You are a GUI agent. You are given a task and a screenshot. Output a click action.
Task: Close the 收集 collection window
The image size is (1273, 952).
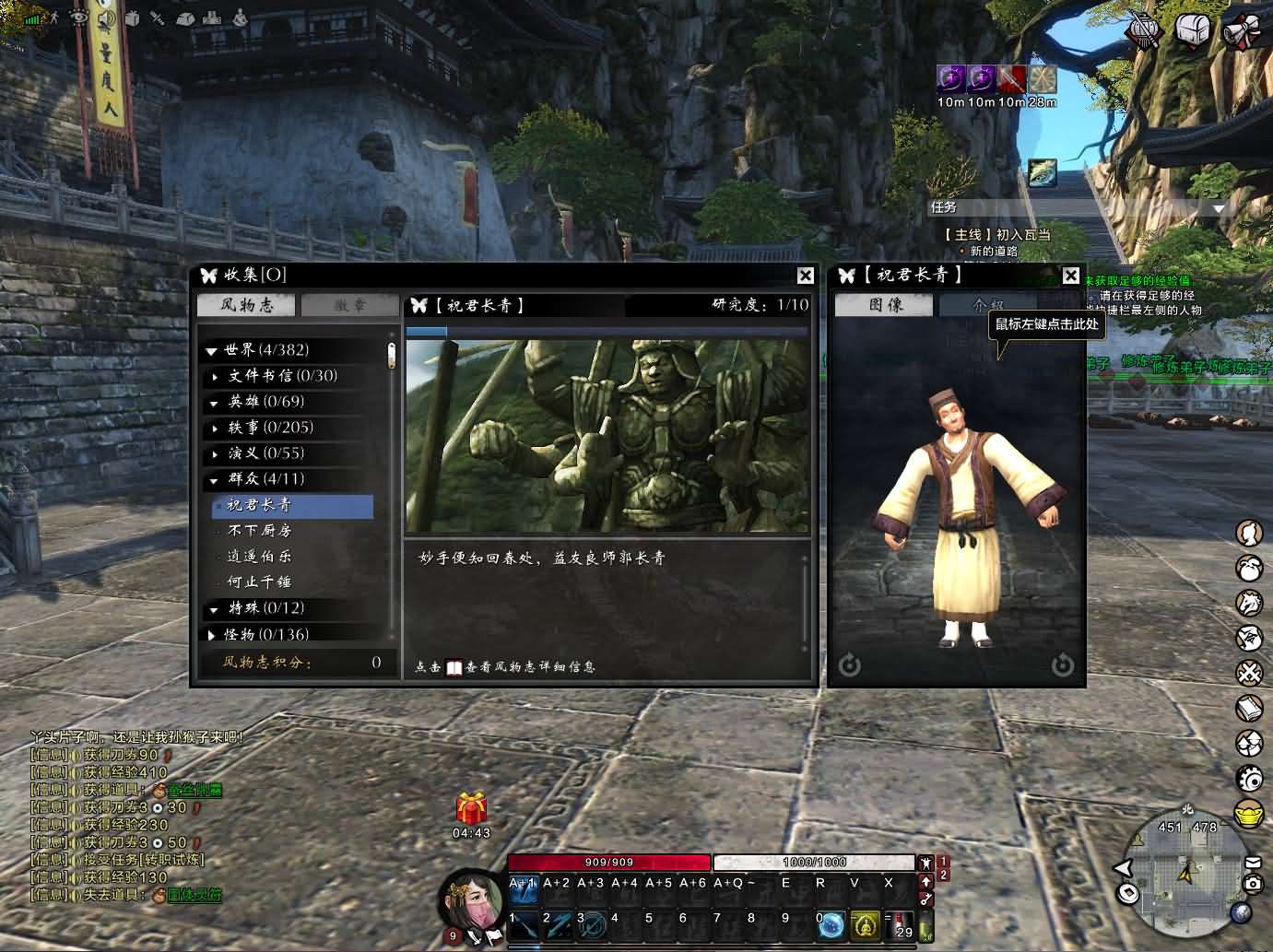(x=805, y=276)
